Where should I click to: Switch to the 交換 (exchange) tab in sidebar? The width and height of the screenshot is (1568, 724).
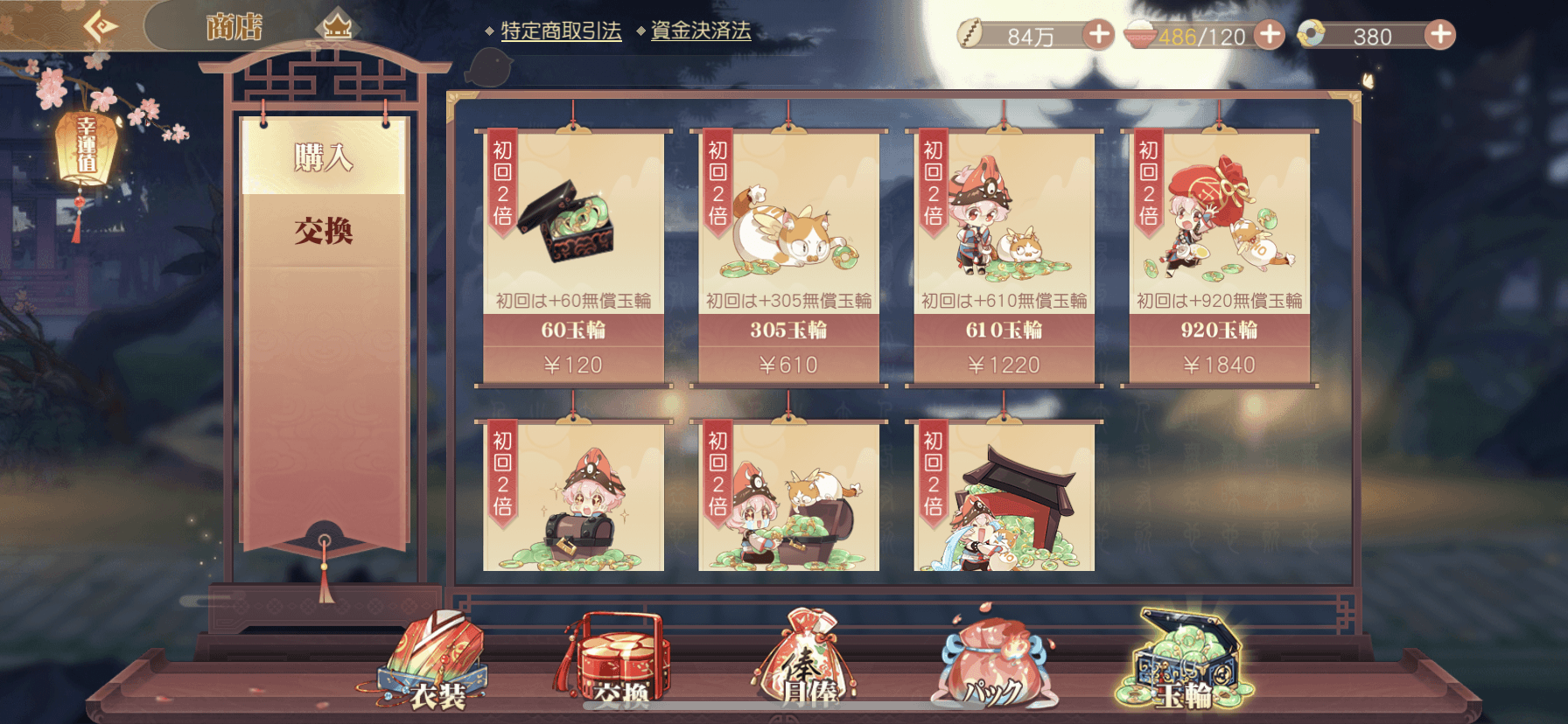click(x=324, y=233)
